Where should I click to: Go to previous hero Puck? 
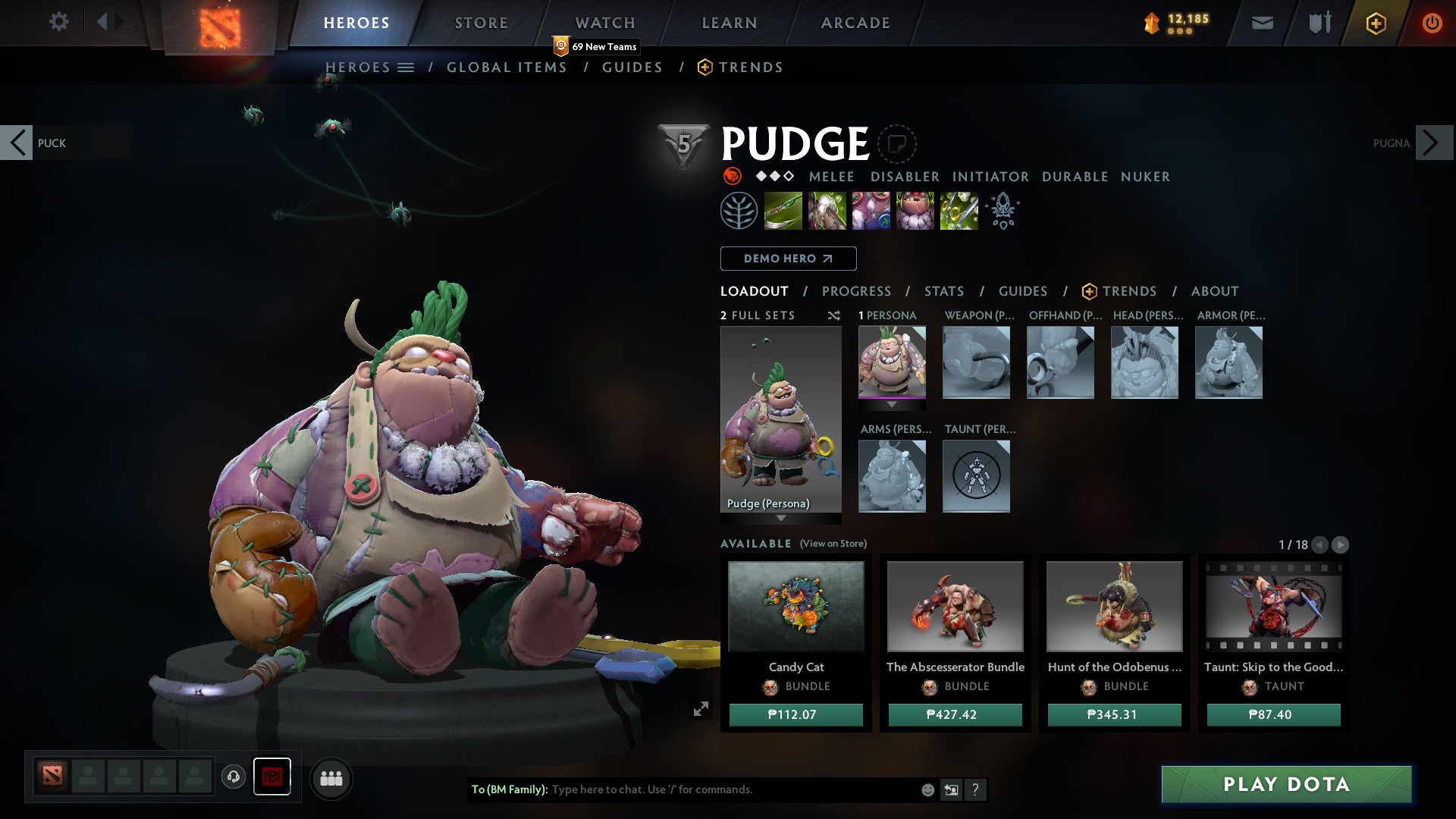pyautogui.click(x=17, y=143)
